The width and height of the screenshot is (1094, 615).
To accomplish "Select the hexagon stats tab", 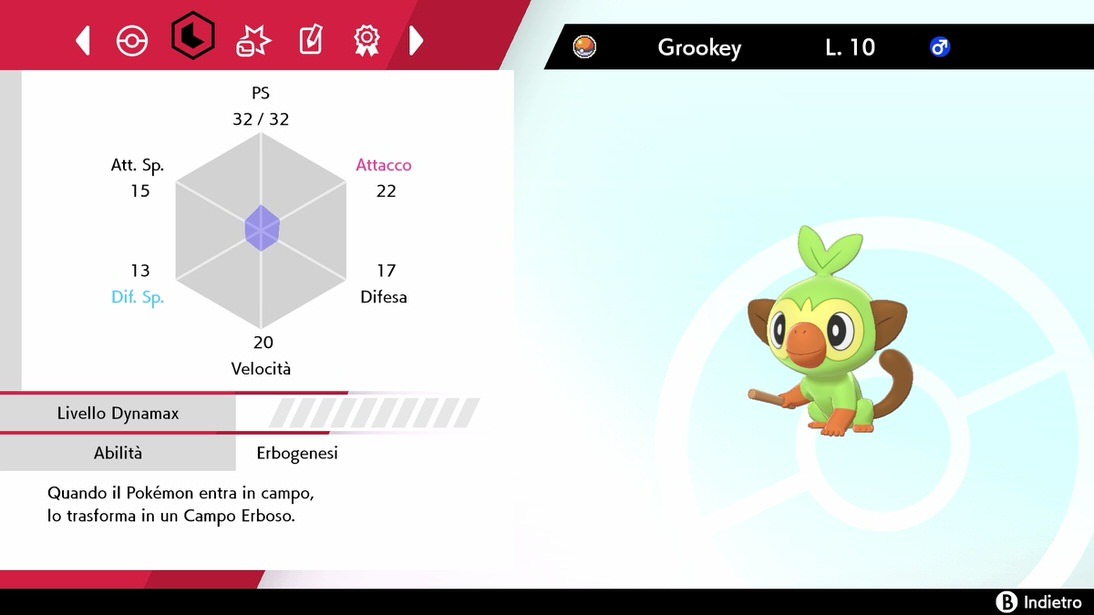I will 192,38.
